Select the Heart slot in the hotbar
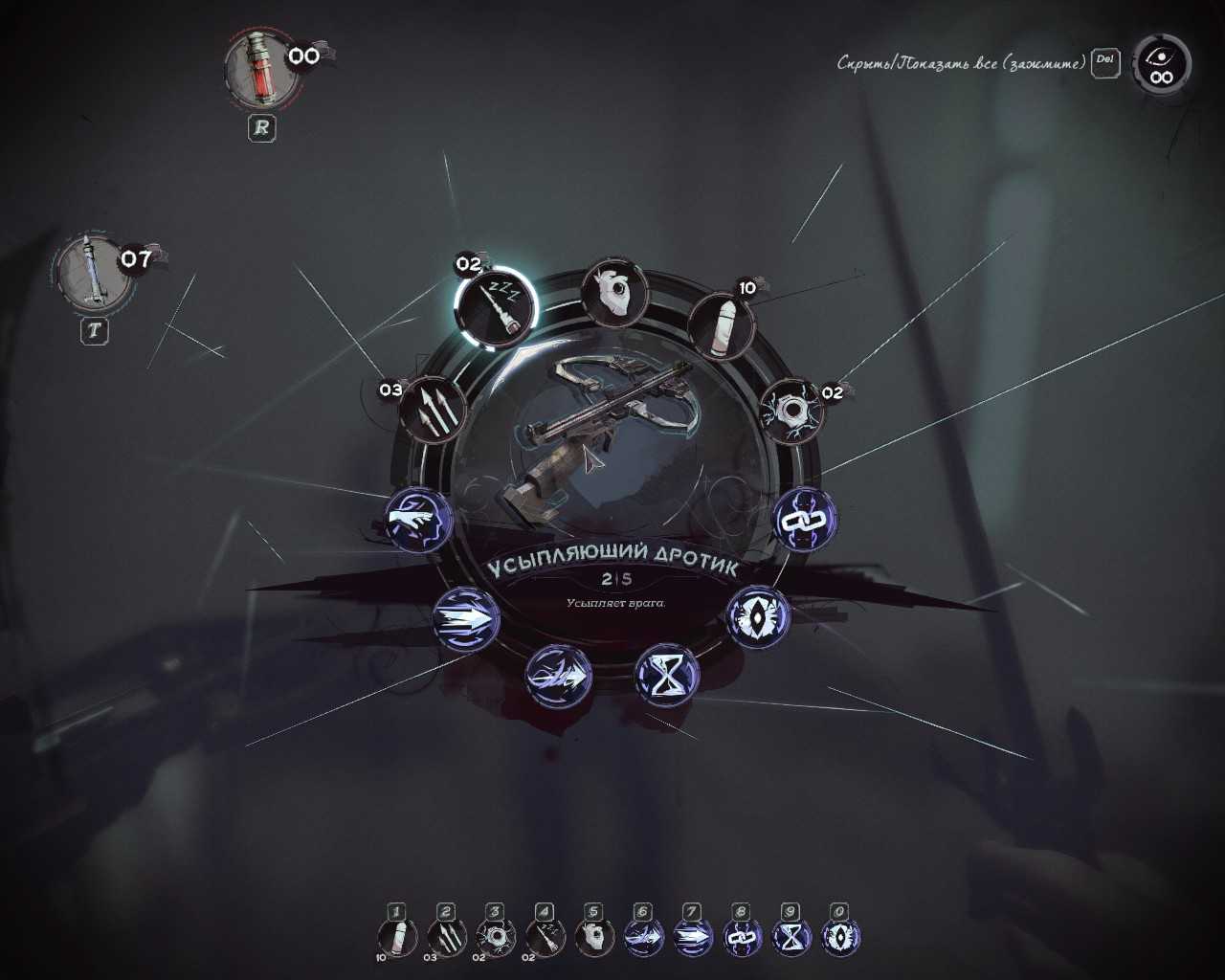The width and height of the screenshot is (1225, 980). click(x=593, y=938)
